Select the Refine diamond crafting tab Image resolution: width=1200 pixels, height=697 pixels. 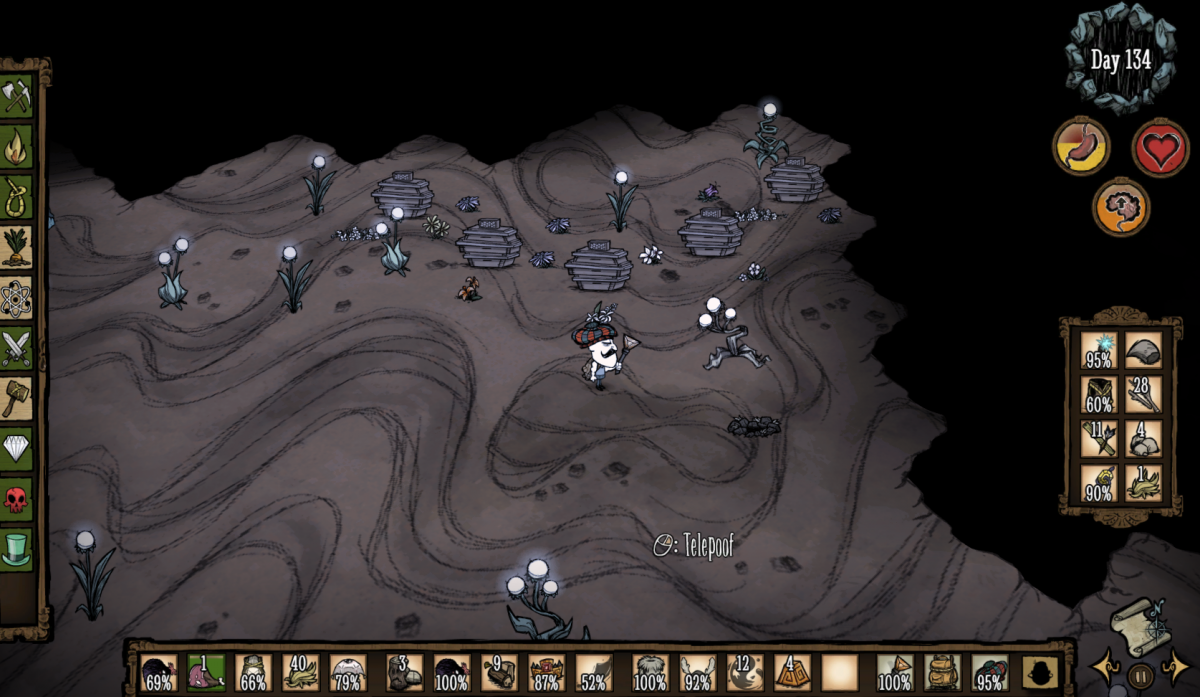click(x=17, y=448)
